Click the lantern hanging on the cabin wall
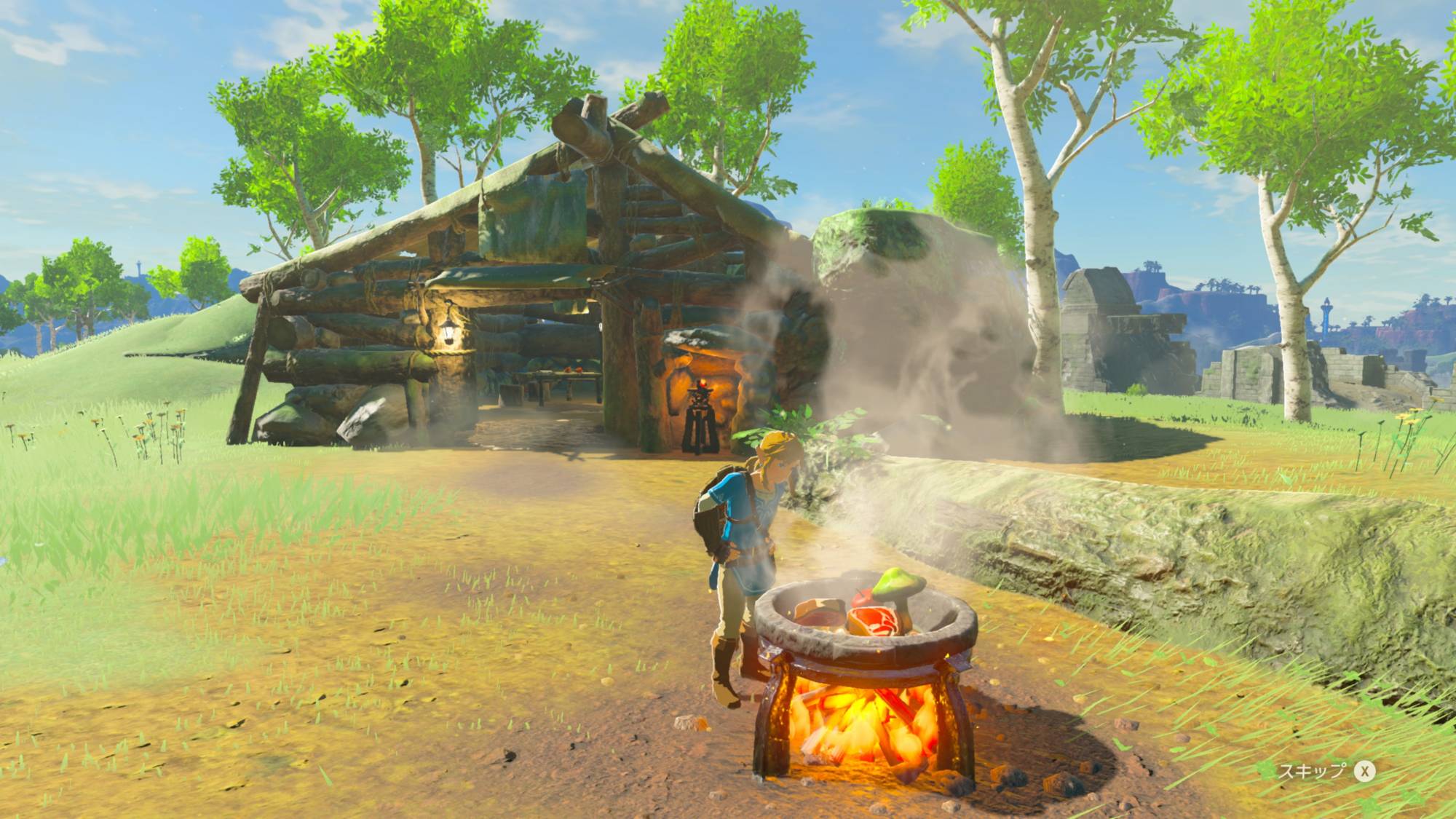This screenshot has width=1456, height=819. [448, 330]
